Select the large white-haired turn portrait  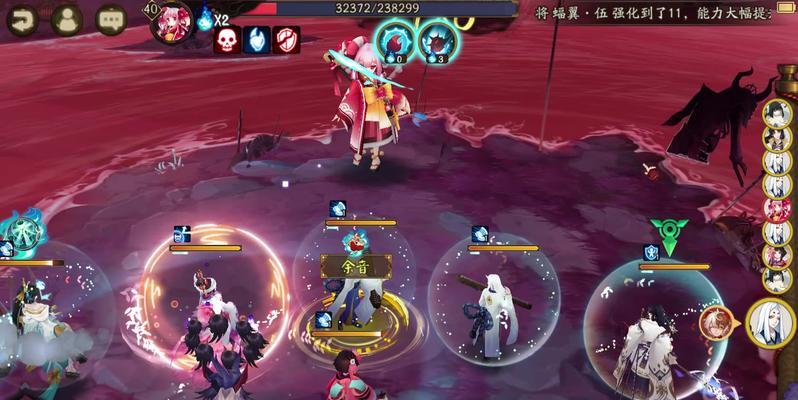click(x=770, y=321)
